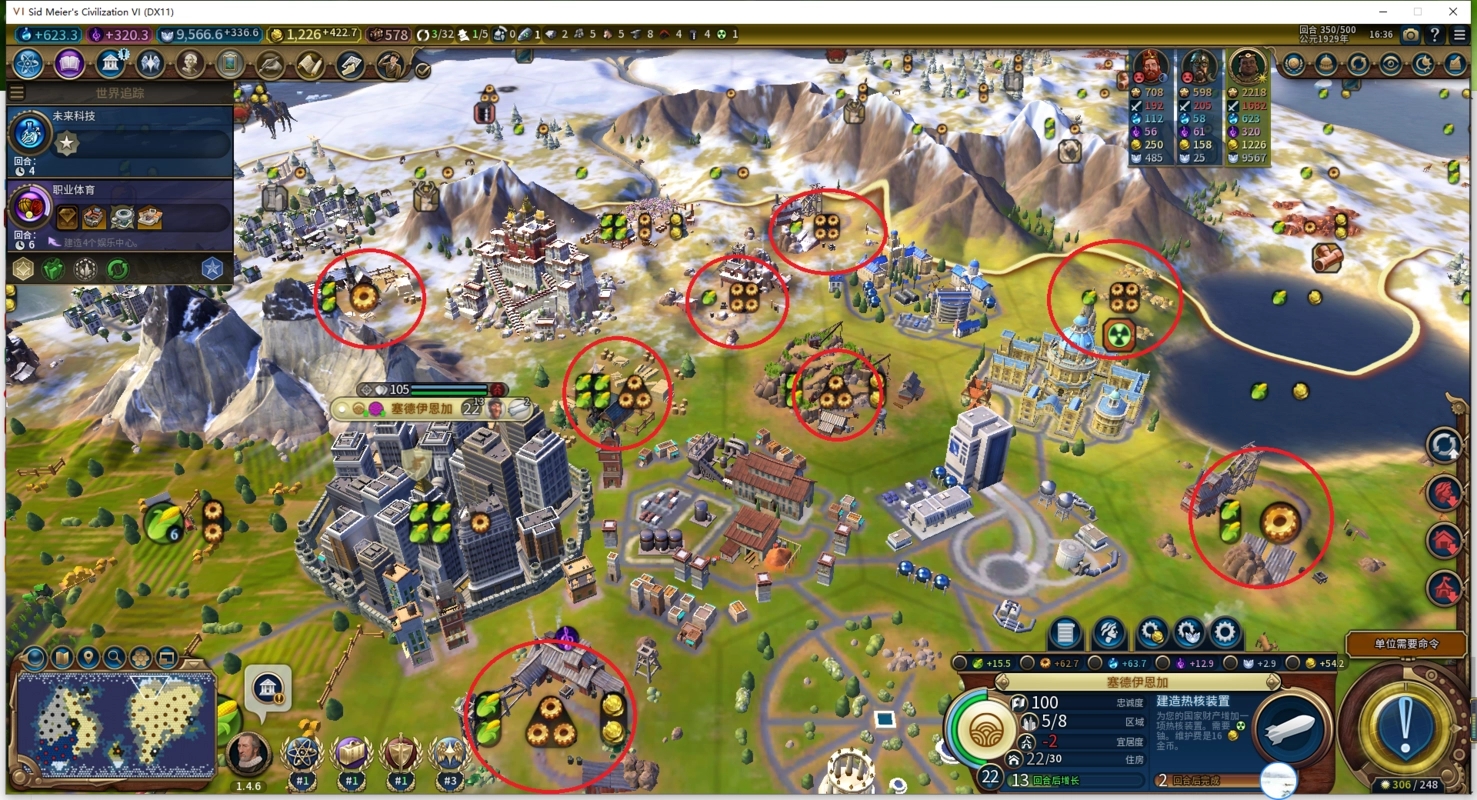Open the minimap search magnifier tool

pos(115,658)
